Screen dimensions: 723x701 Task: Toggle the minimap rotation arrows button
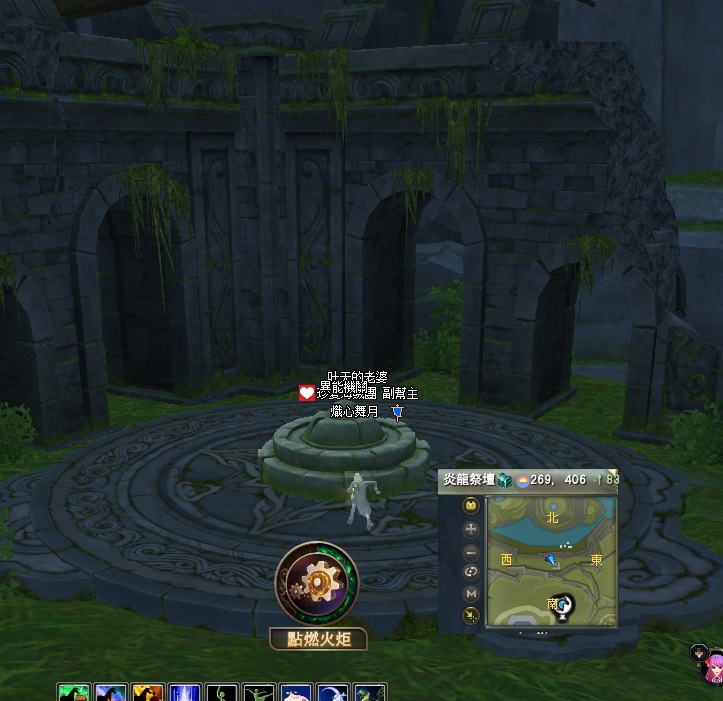pyautogui.click(x=471, y=571)
